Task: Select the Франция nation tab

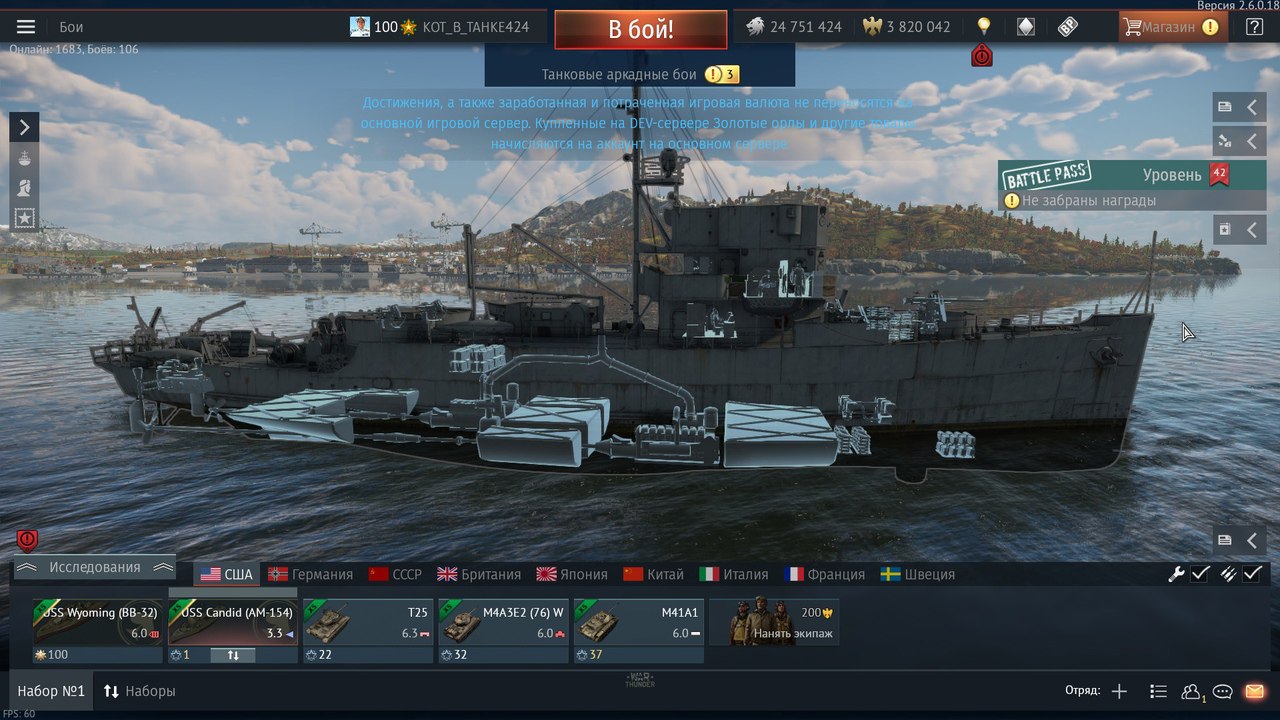Action: [825, 574]
